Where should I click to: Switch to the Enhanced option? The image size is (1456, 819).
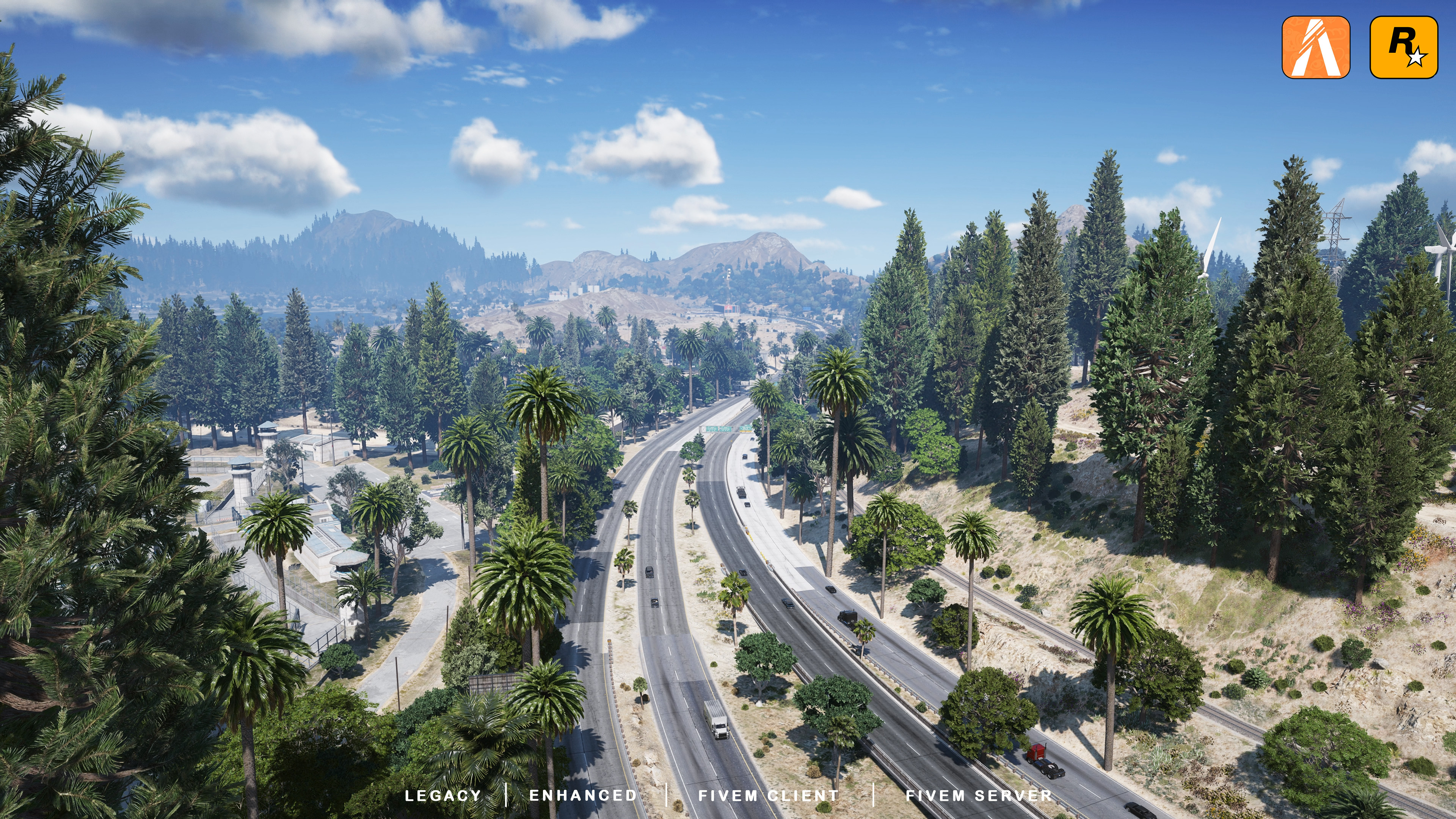point(583,795)
